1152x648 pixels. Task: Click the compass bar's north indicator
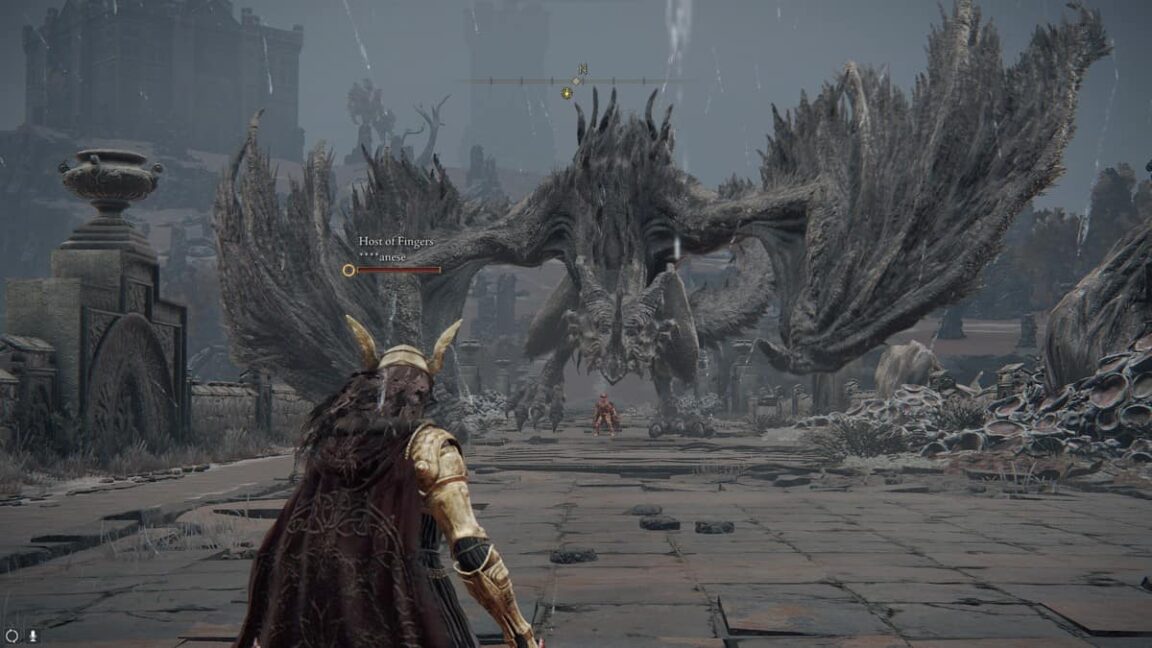pos(581,70)
